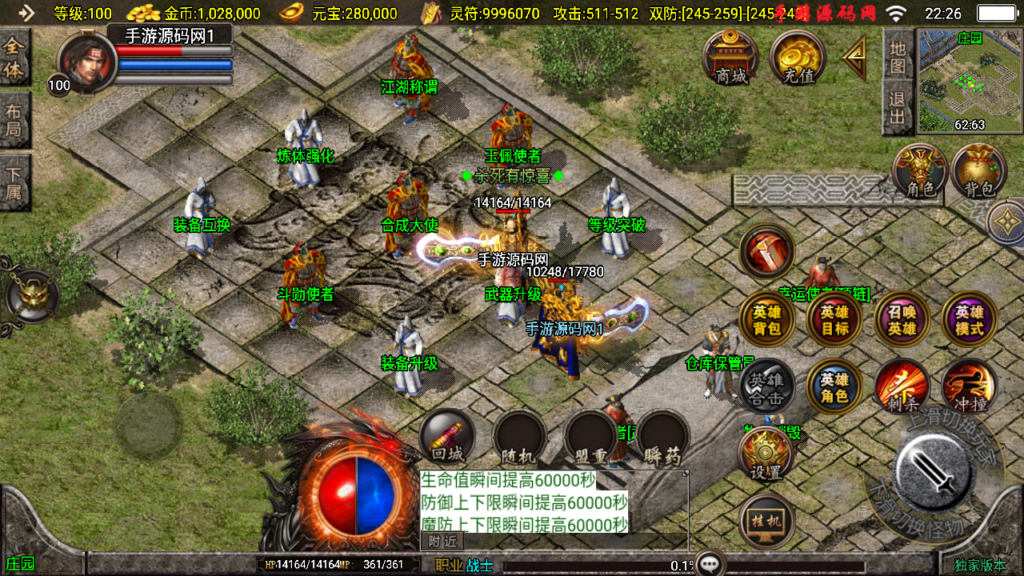Open the 角色 character sheet
The image size is (1024, 576).
click(x=919, y=170)
